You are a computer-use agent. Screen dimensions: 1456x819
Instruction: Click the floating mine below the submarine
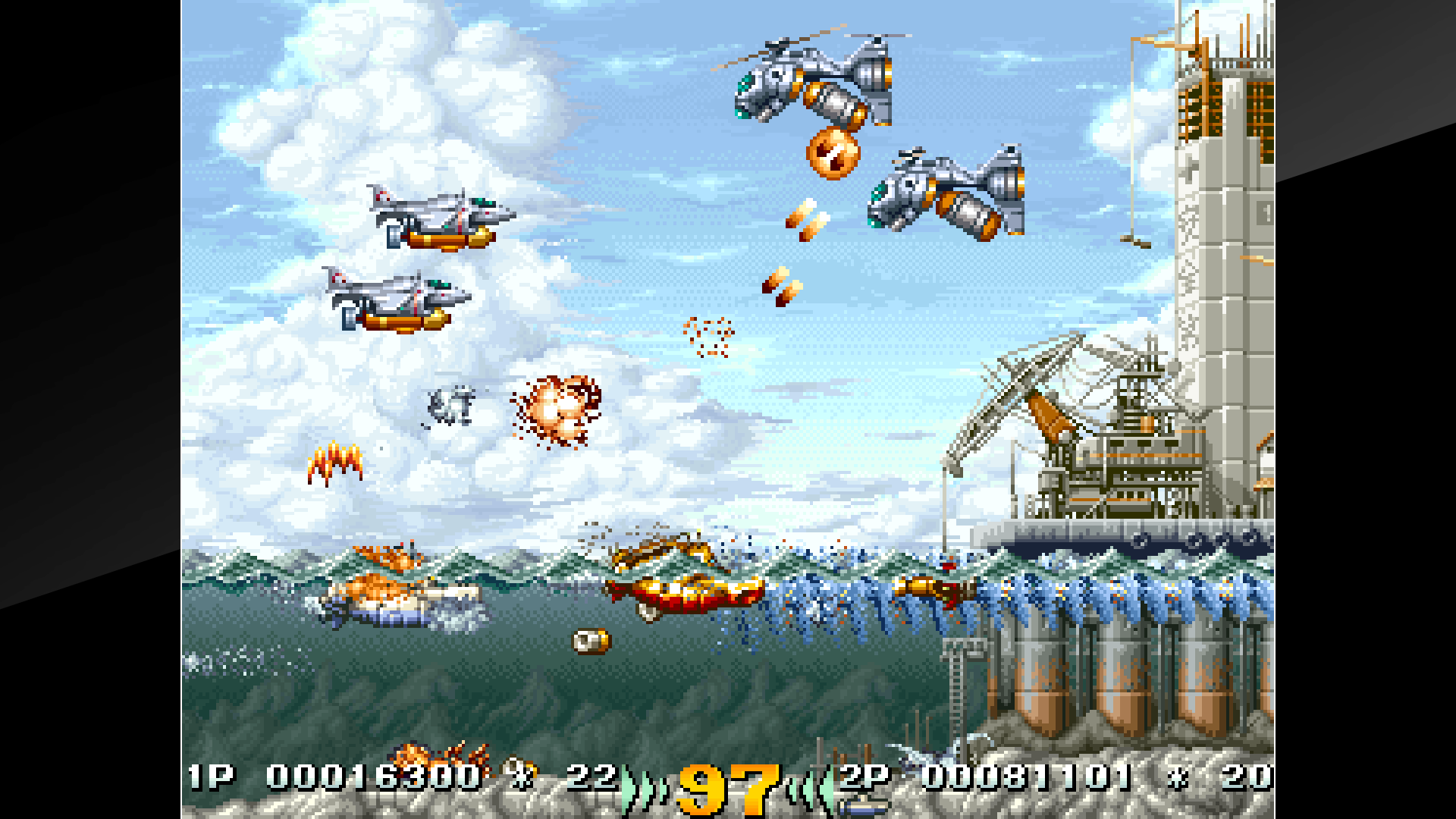pos(590,641)
